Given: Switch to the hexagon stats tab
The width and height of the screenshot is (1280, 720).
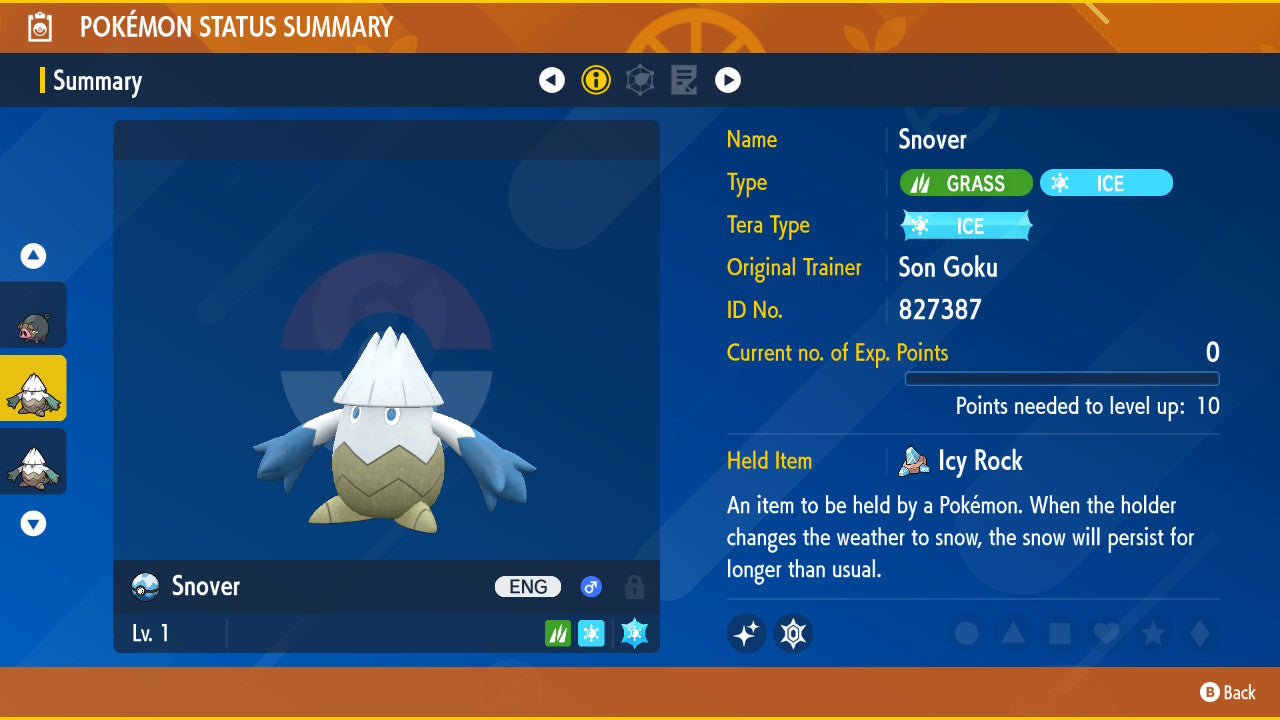Looking at the screenshot, I should 640,80.
